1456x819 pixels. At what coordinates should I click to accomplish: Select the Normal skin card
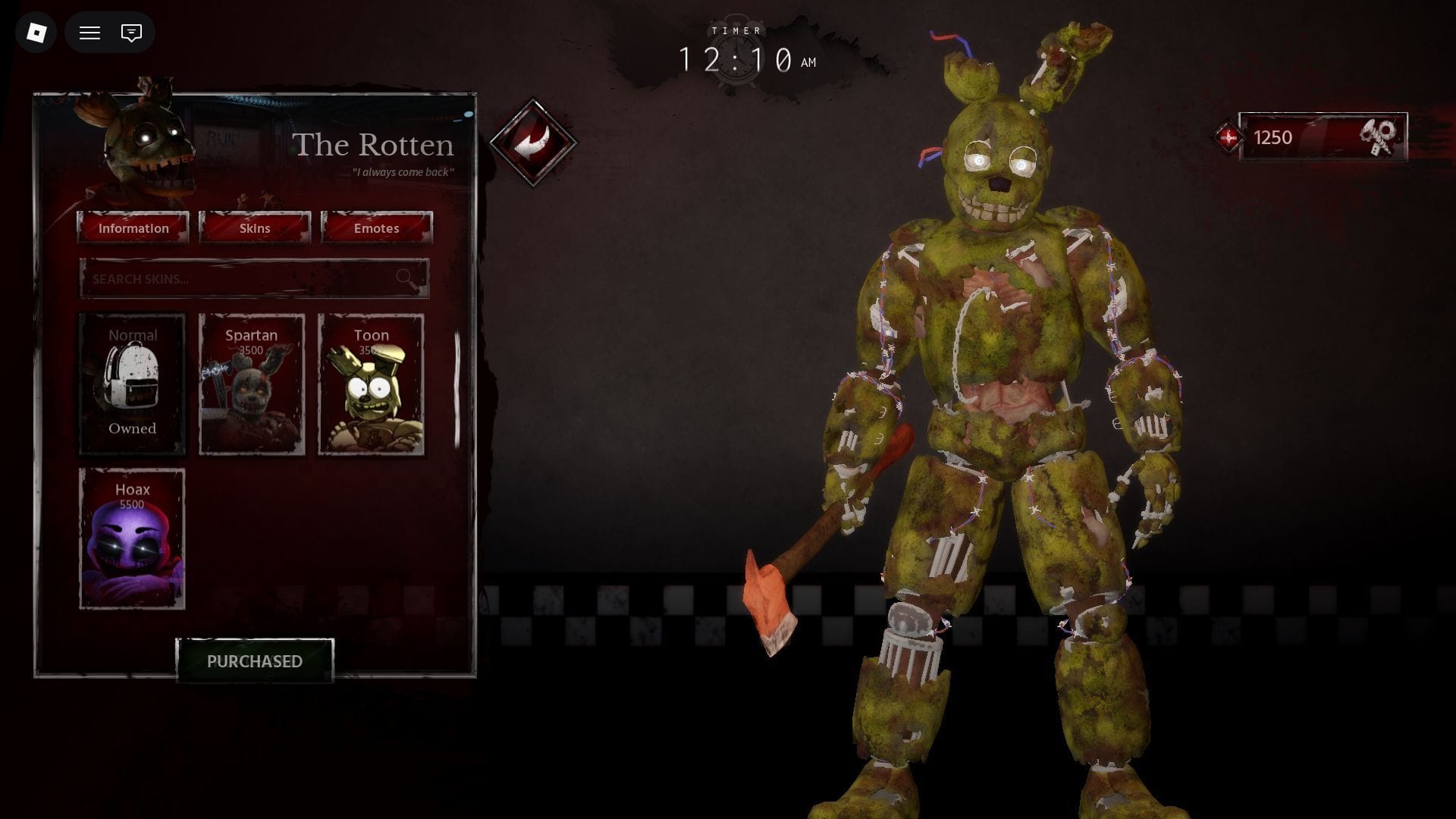133,384
